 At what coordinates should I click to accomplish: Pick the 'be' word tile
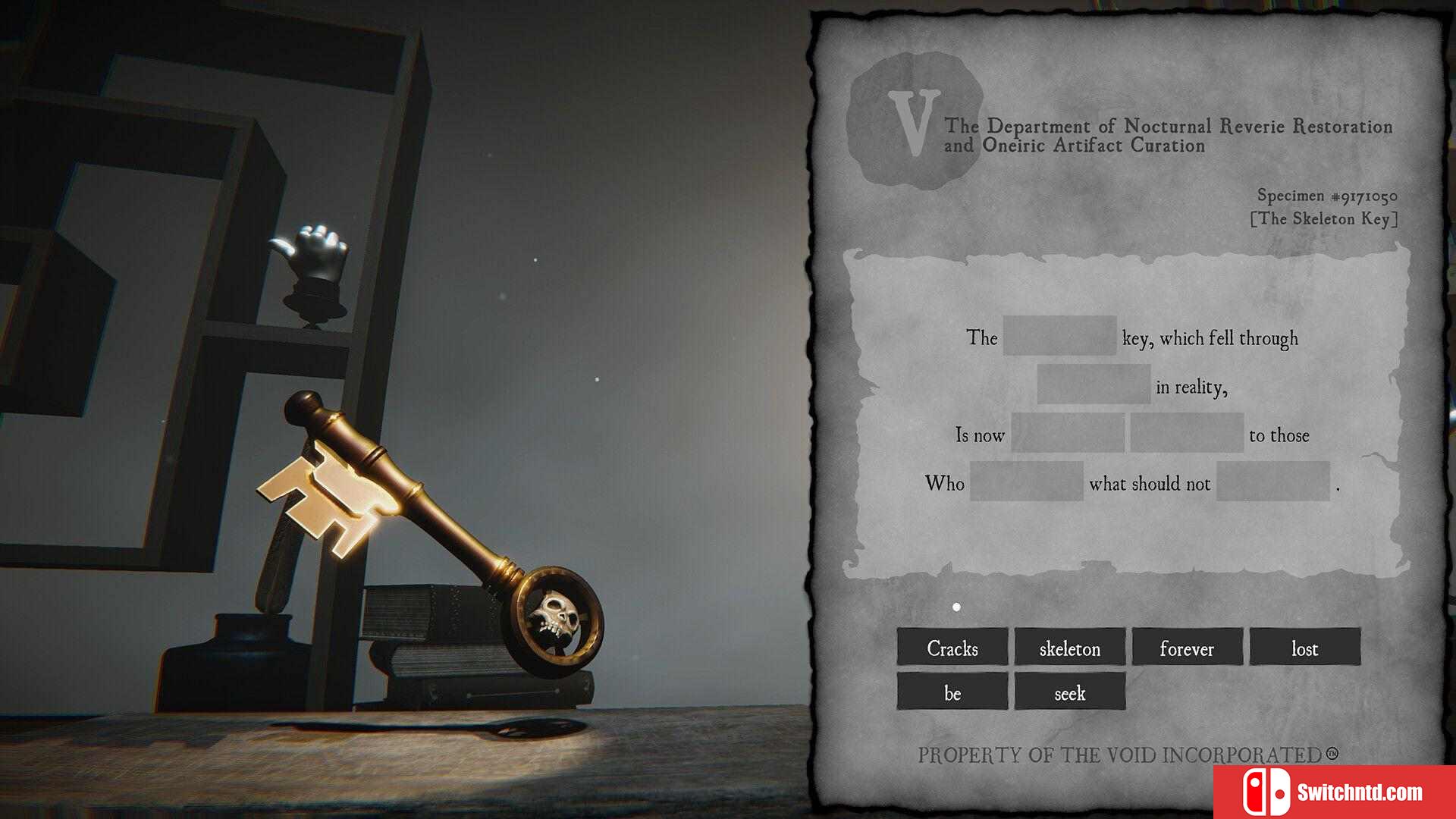(x=952, y=692)
